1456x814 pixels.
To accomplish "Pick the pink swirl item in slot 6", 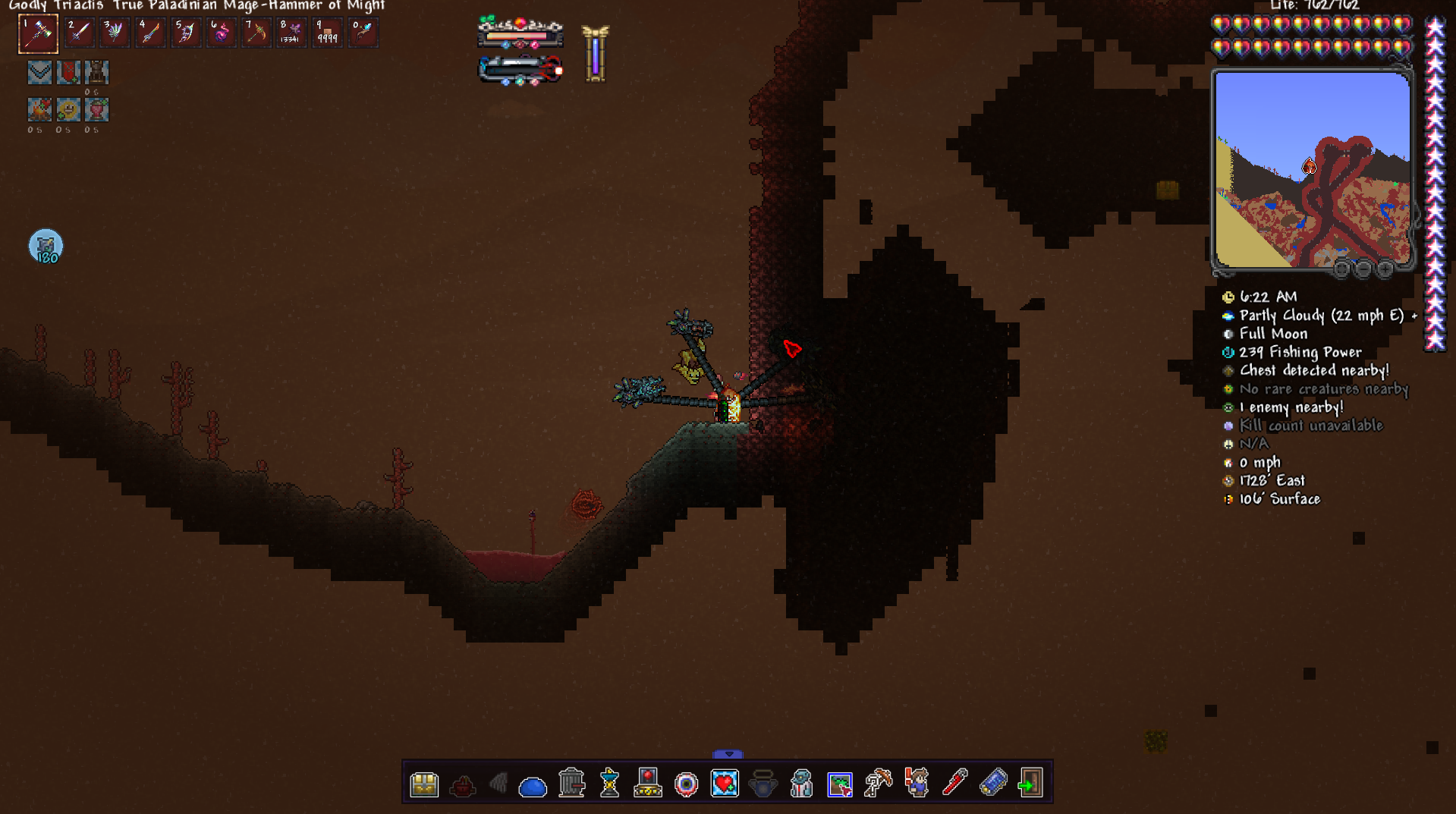I will (221, 33).
